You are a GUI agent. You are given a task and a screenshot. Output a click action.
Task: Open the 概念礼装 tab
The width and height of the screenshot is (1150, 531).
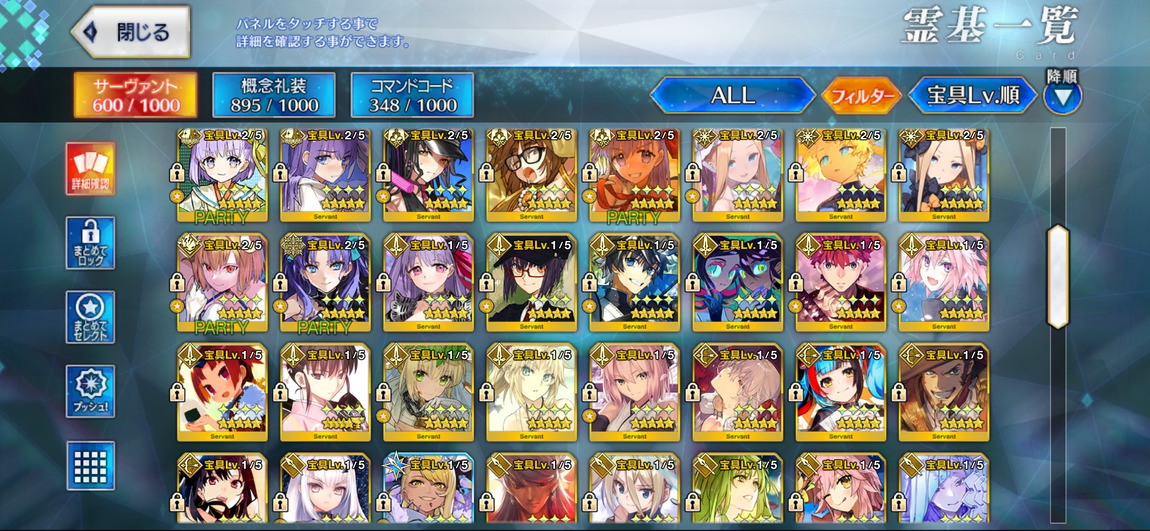272,95
